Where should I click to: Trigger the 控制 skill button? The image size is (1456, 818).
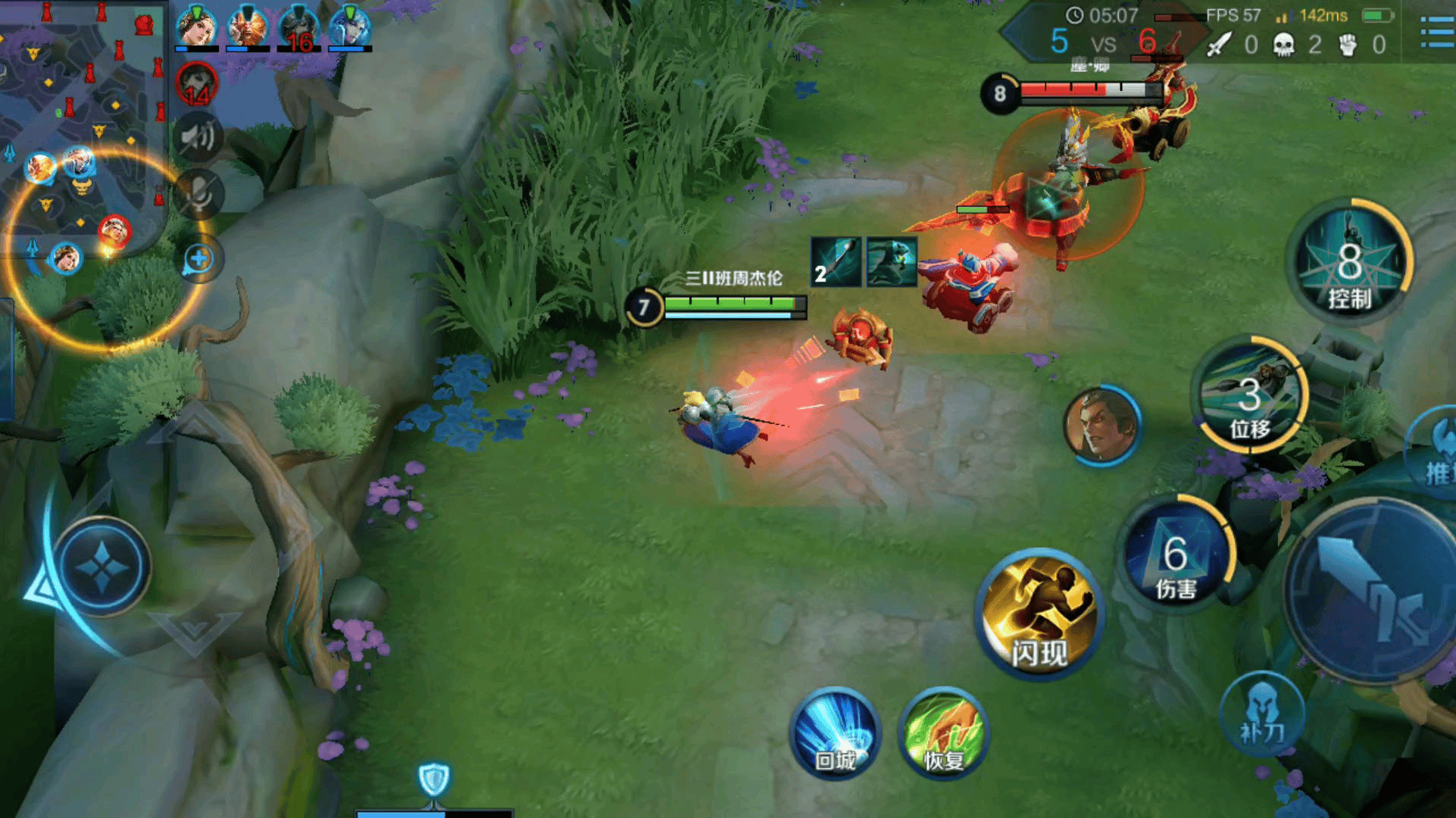1349,262
